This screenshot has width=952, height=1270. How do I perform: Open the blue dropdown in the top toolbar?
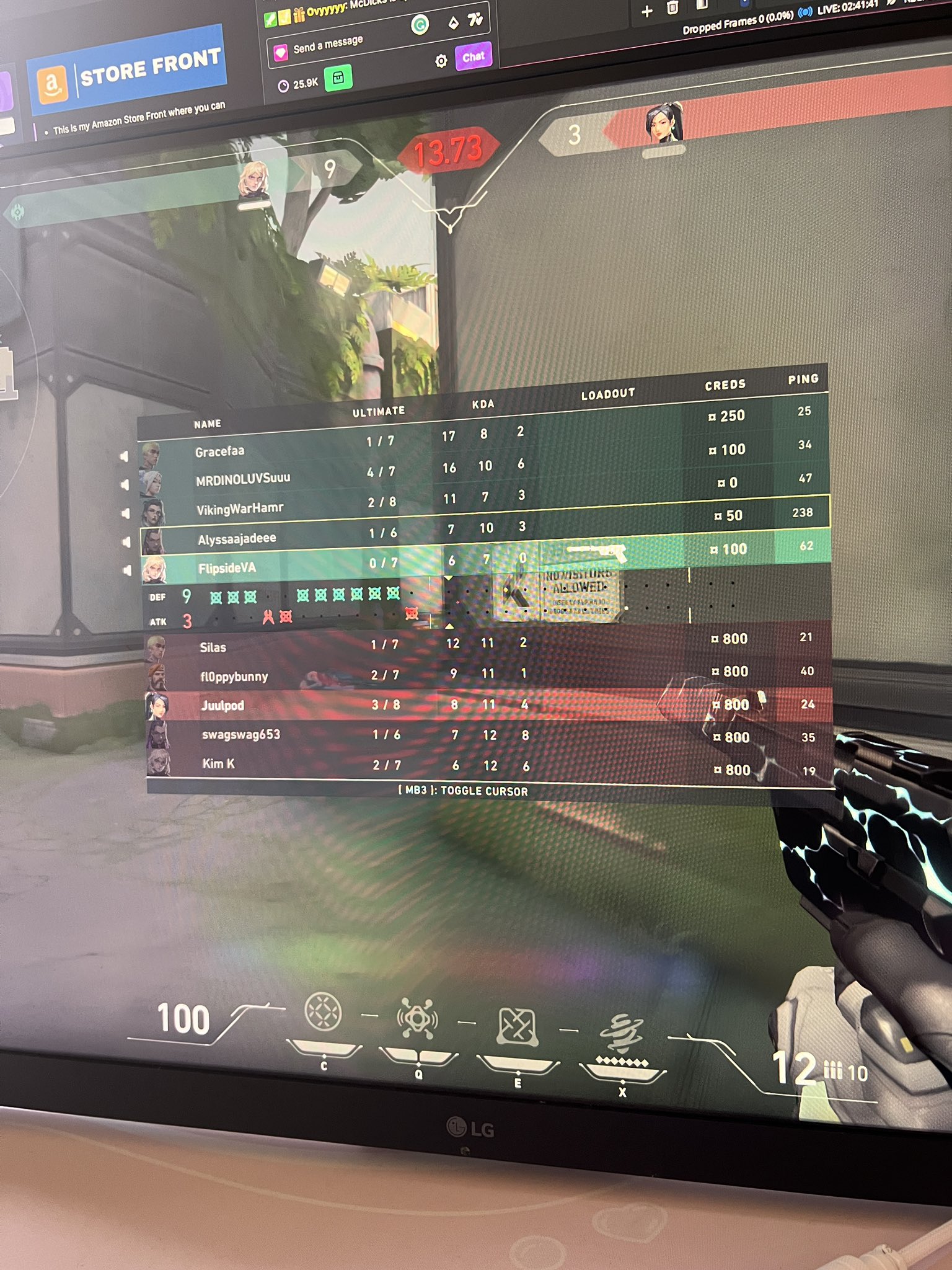tap(744, 4)
